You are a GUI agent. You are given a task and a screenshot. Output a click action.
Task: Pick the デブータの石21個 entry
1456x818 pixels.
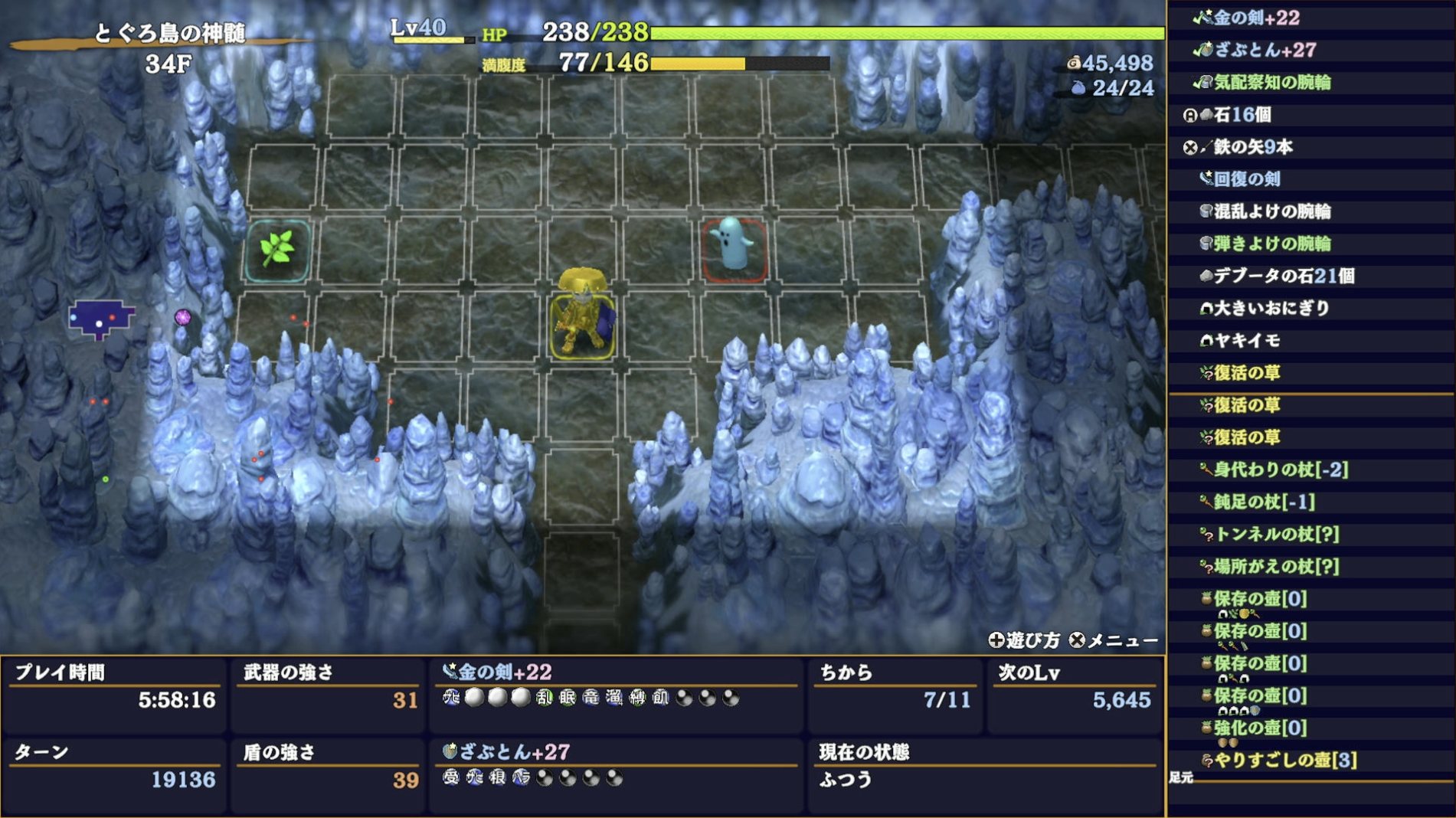click(1283, 276)
